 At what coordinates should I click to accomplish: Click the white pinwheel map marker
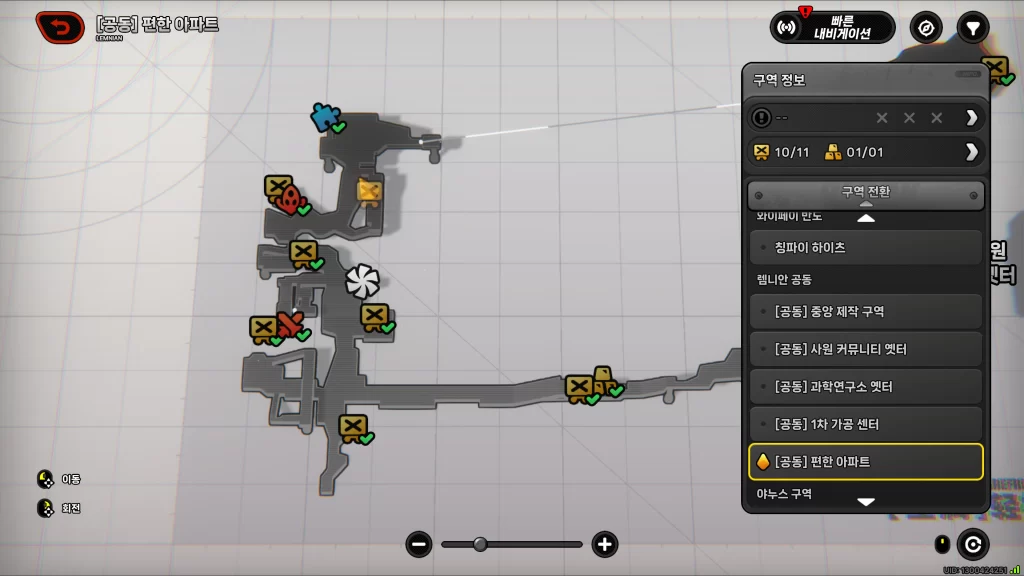click(361, 282)
